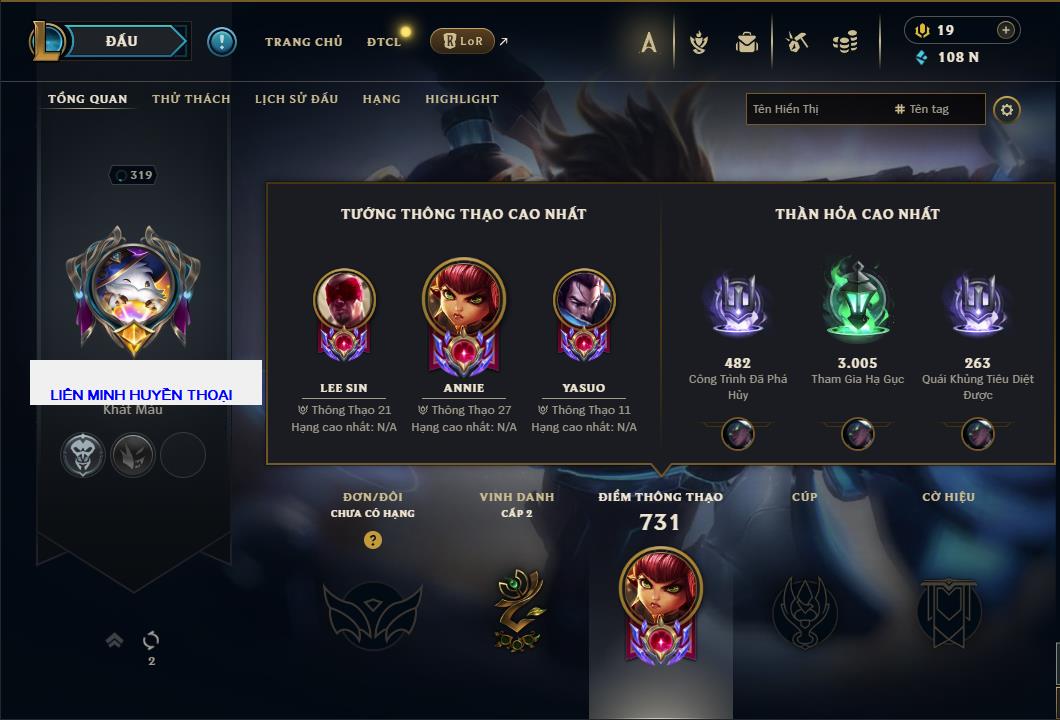Open the hammer crafting icon

tap(797, 42)
